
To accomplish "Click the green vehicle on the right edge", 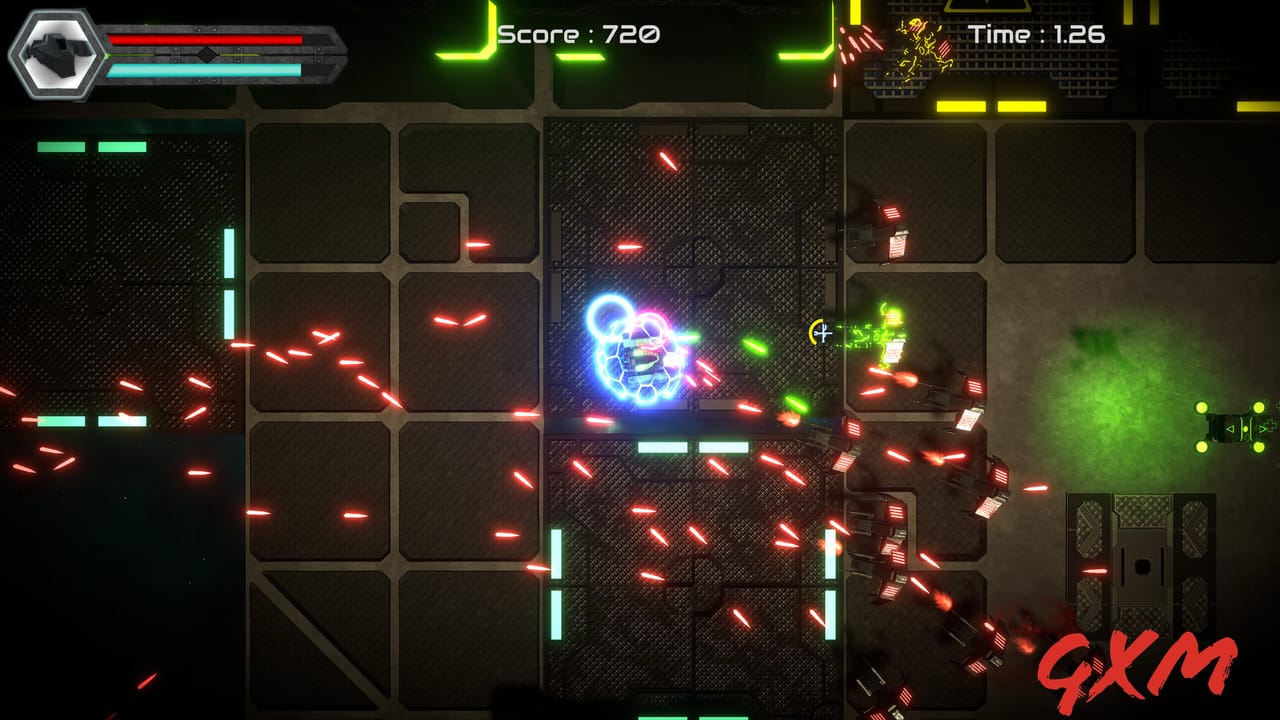I will click(1230, 425).
